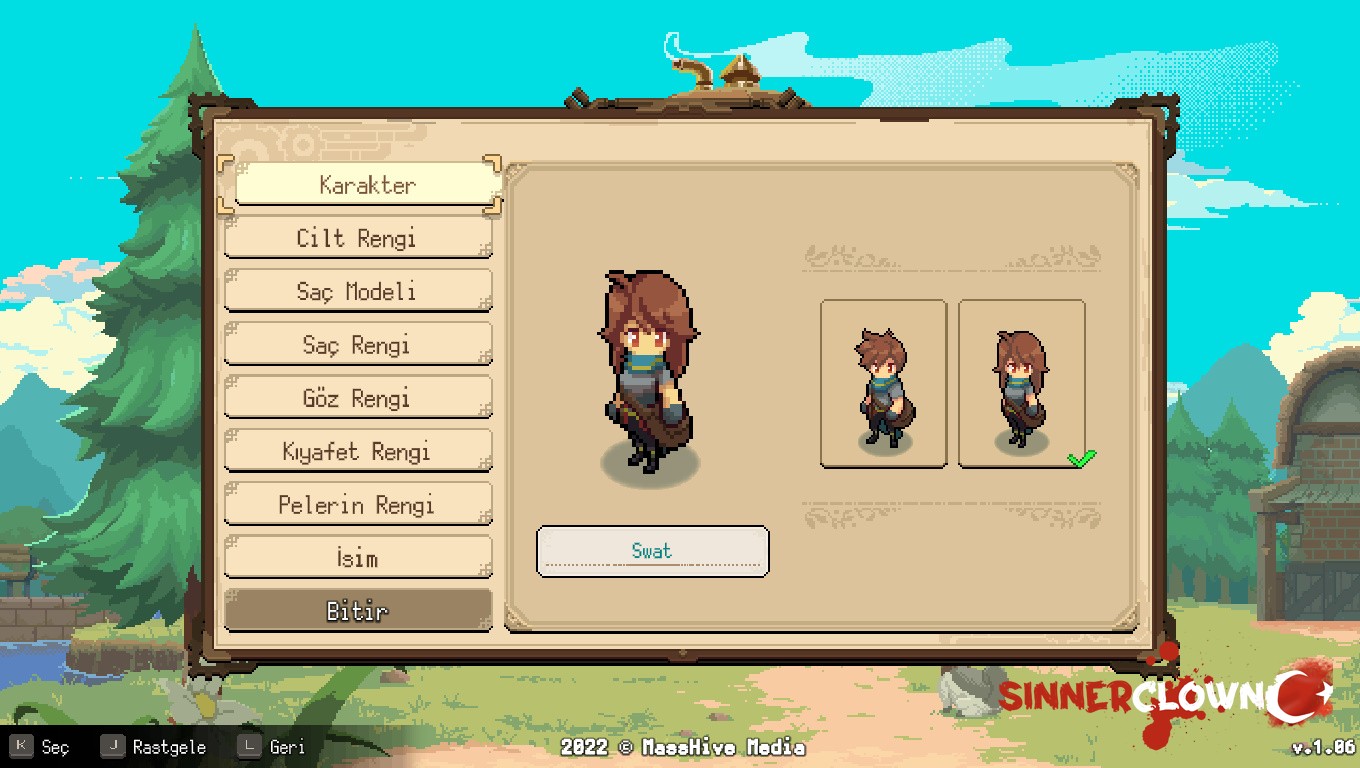Open Saç Rengi color settings

[357, 345]
